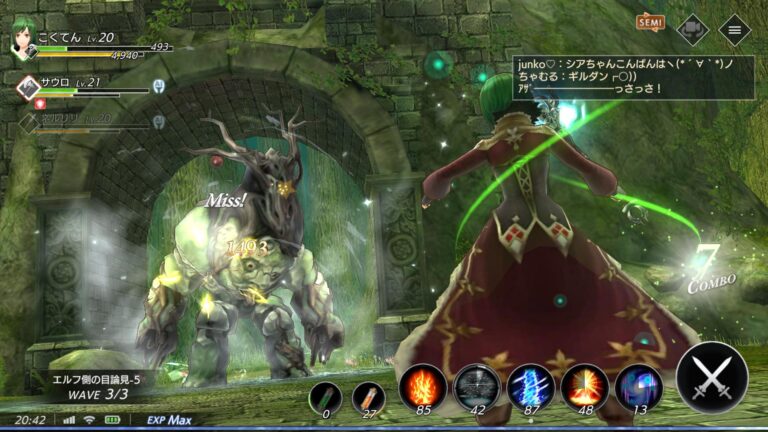Open the hamburger main menu
The image size is (768, 432).
(735, 29)
